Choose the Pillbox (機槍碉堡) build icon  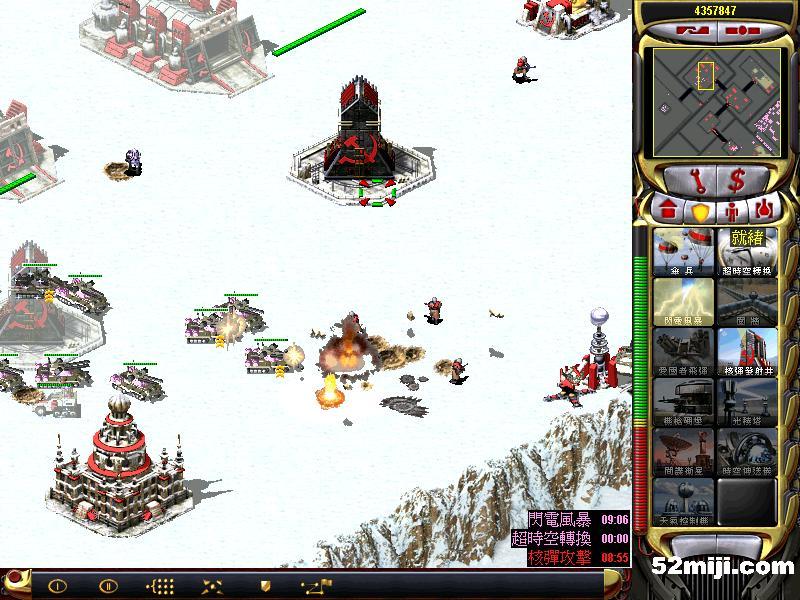[x=683, y=402]
